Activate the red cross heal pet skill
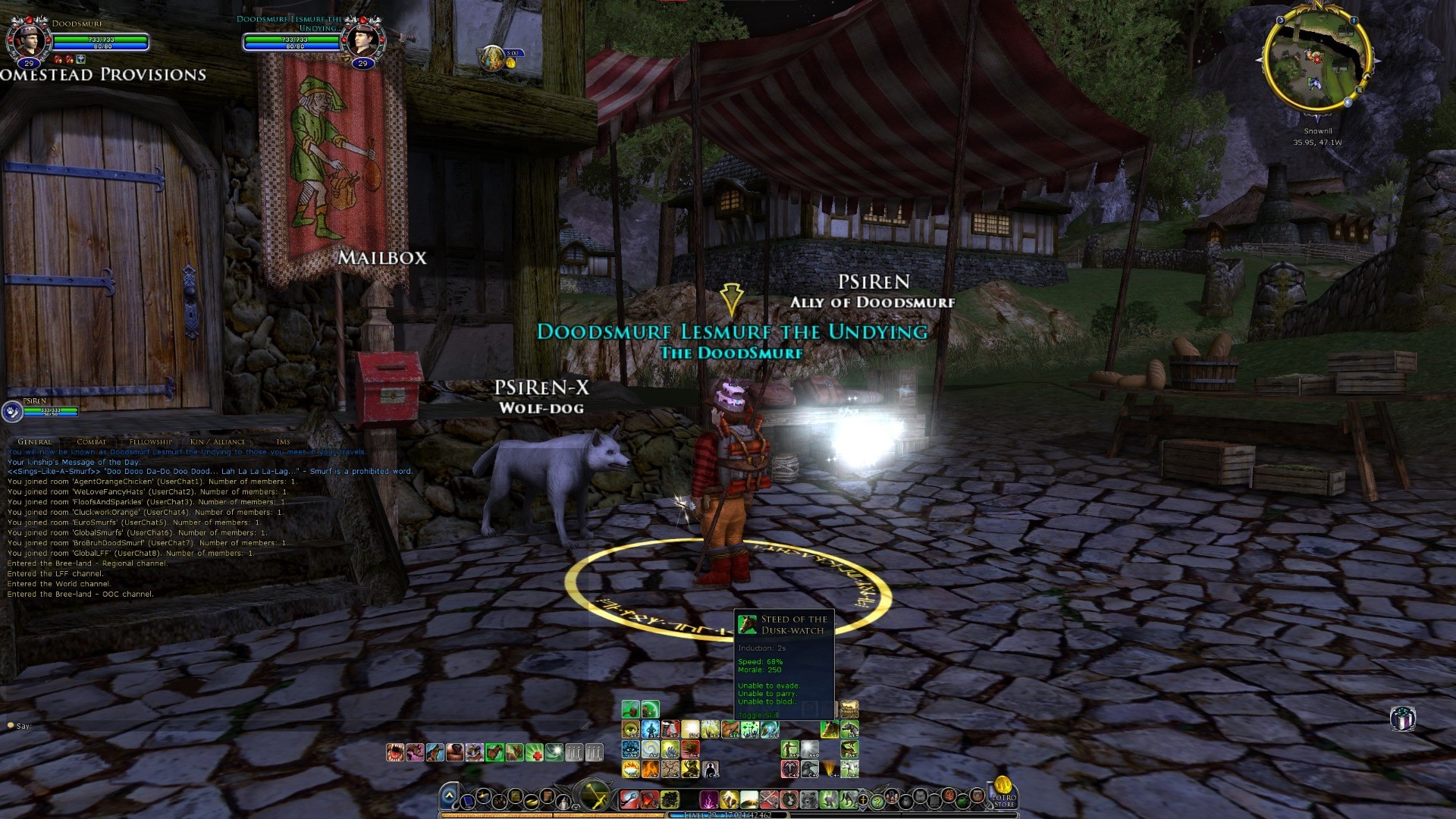 pyautogui.click(x=535, y=752)
